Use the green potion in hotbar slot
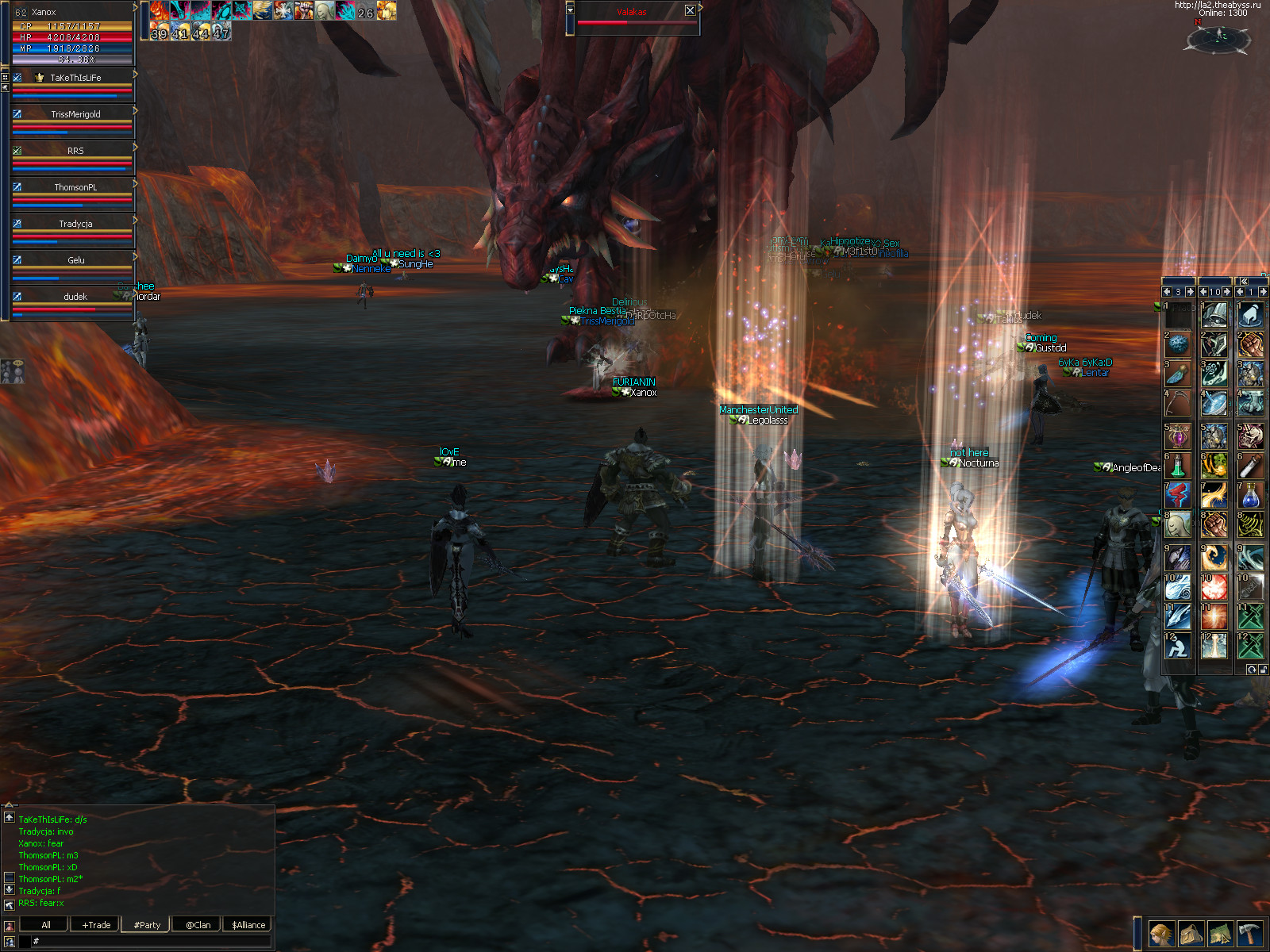 tap(1178, 465)
